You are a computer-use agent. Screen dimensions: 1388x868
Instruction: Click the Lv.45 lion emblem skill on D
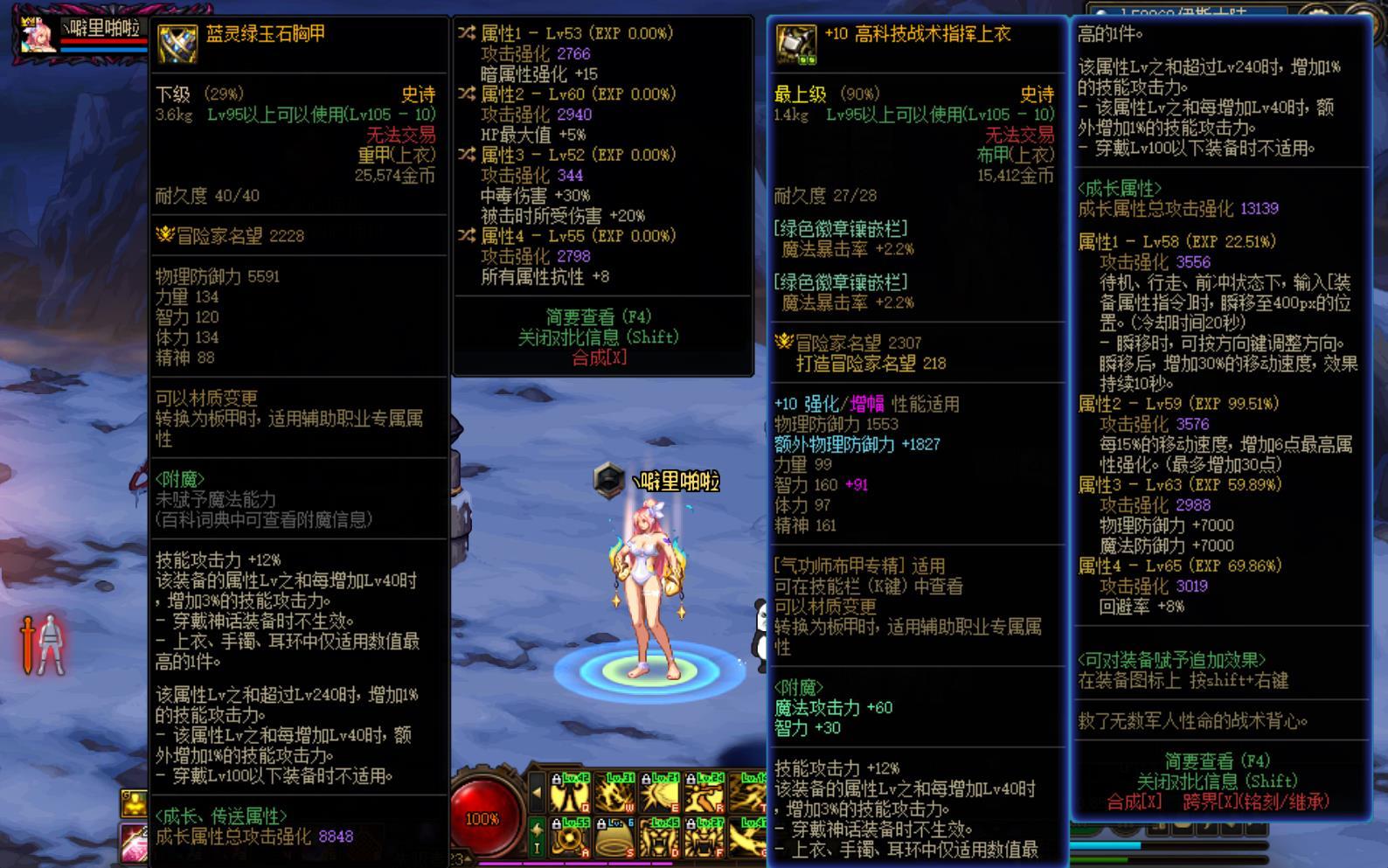[x=659, y=838]
